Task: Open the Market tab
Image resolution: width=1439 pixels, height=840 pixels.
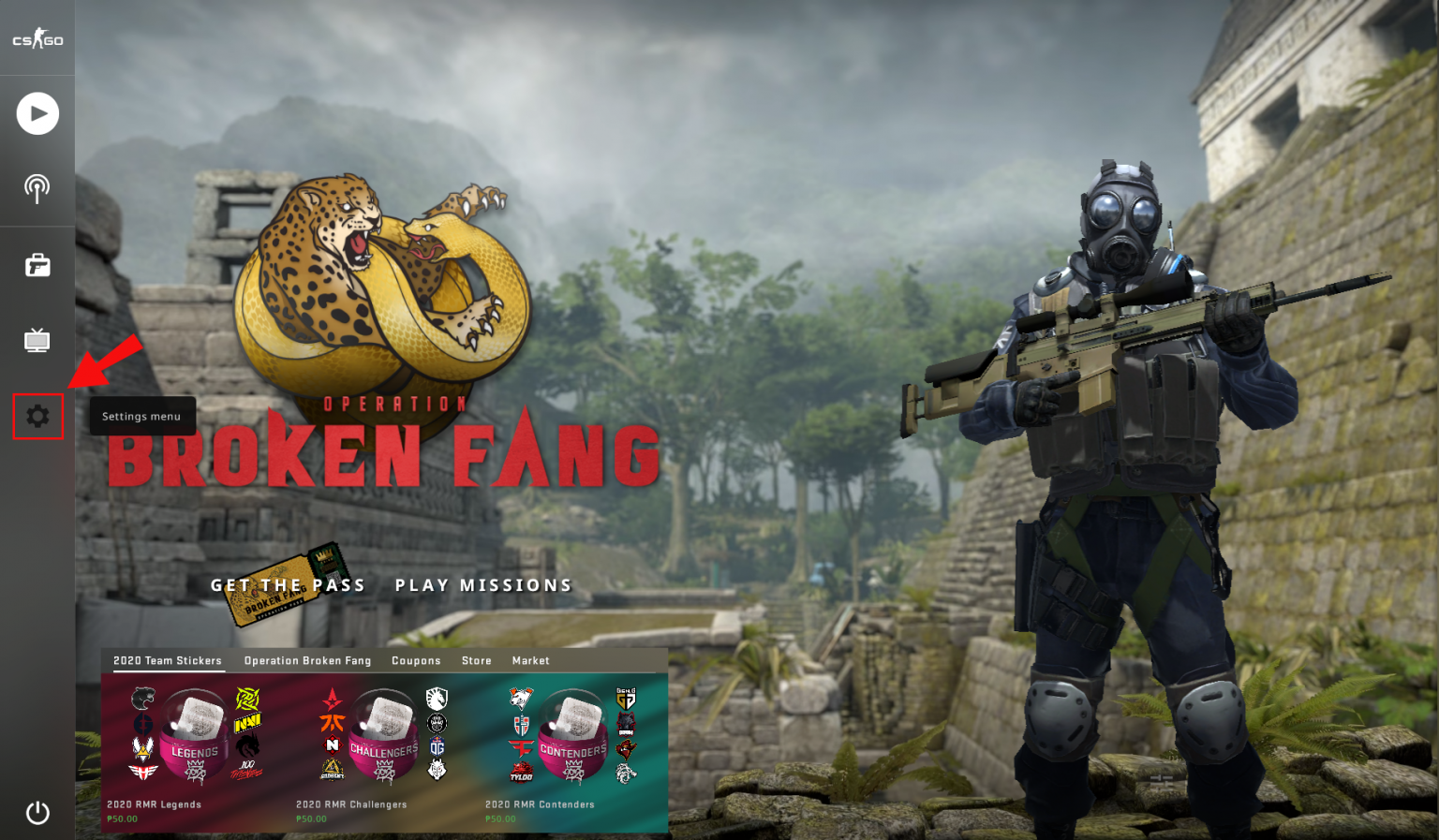Action: [x=531, y=661]
